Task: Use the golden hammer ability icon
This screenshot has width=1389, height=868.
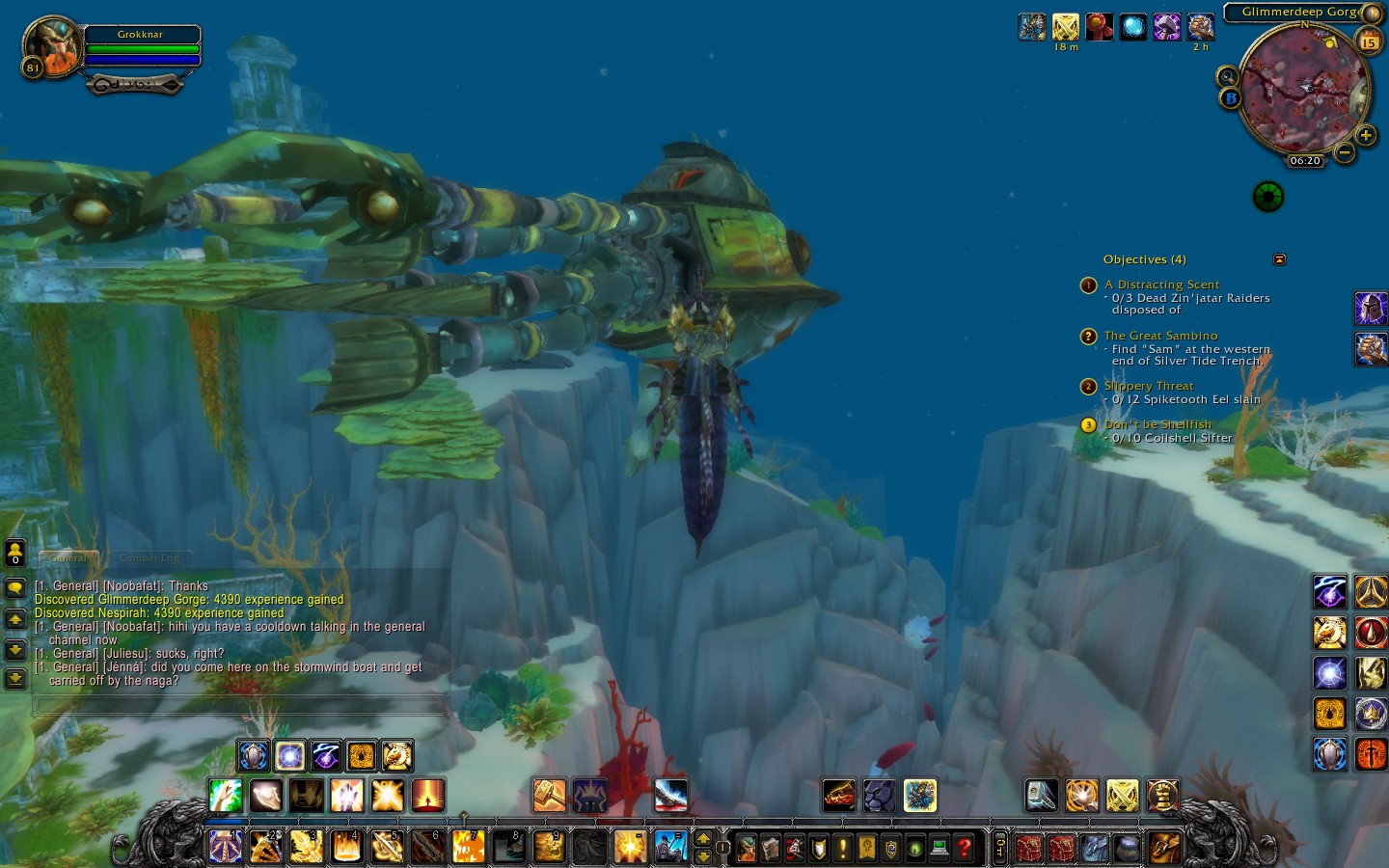Action: 549,796
